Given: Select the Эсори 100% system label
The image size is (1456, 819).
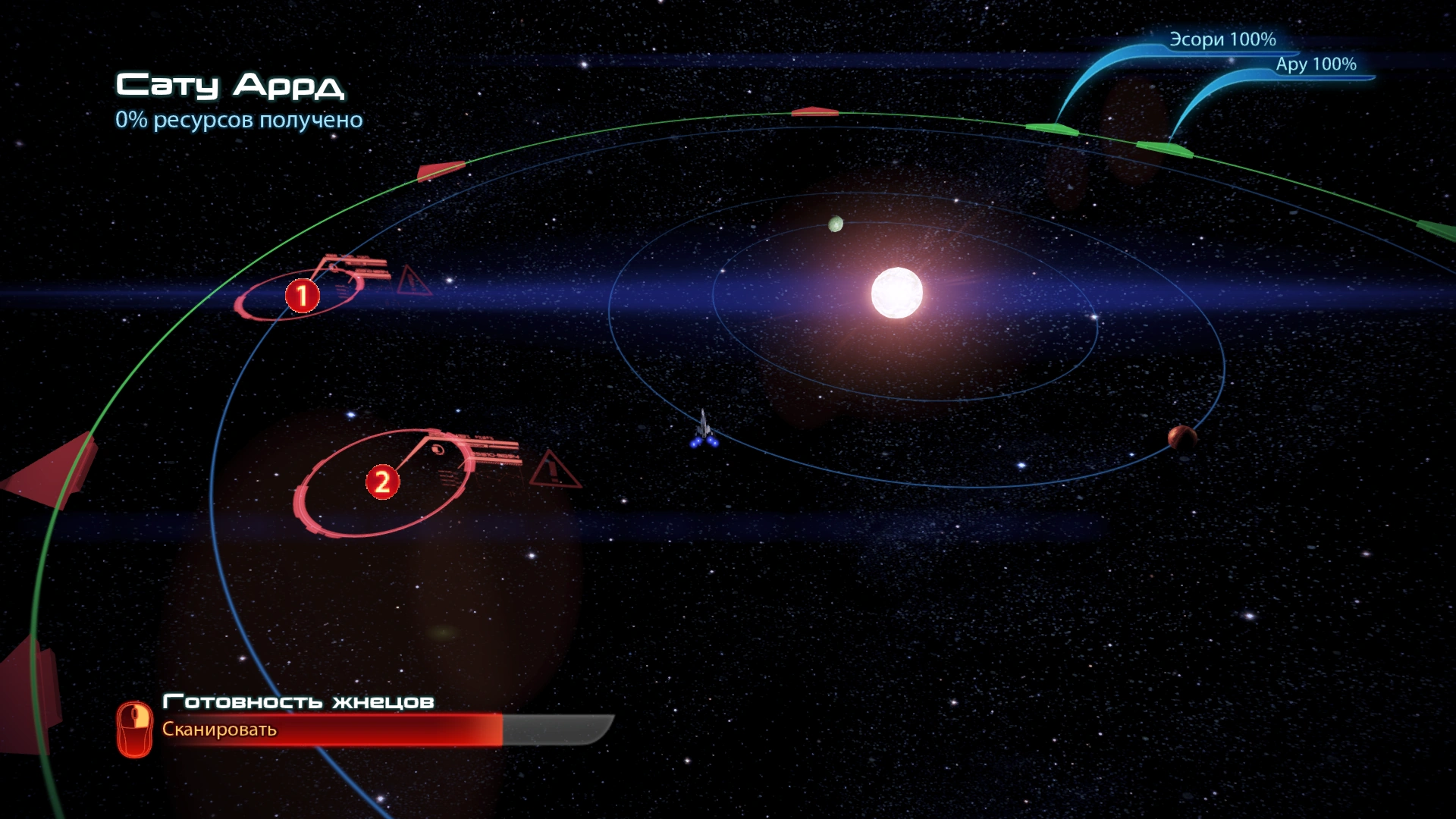Looking at the screenshot, I should click(1222, 39).
